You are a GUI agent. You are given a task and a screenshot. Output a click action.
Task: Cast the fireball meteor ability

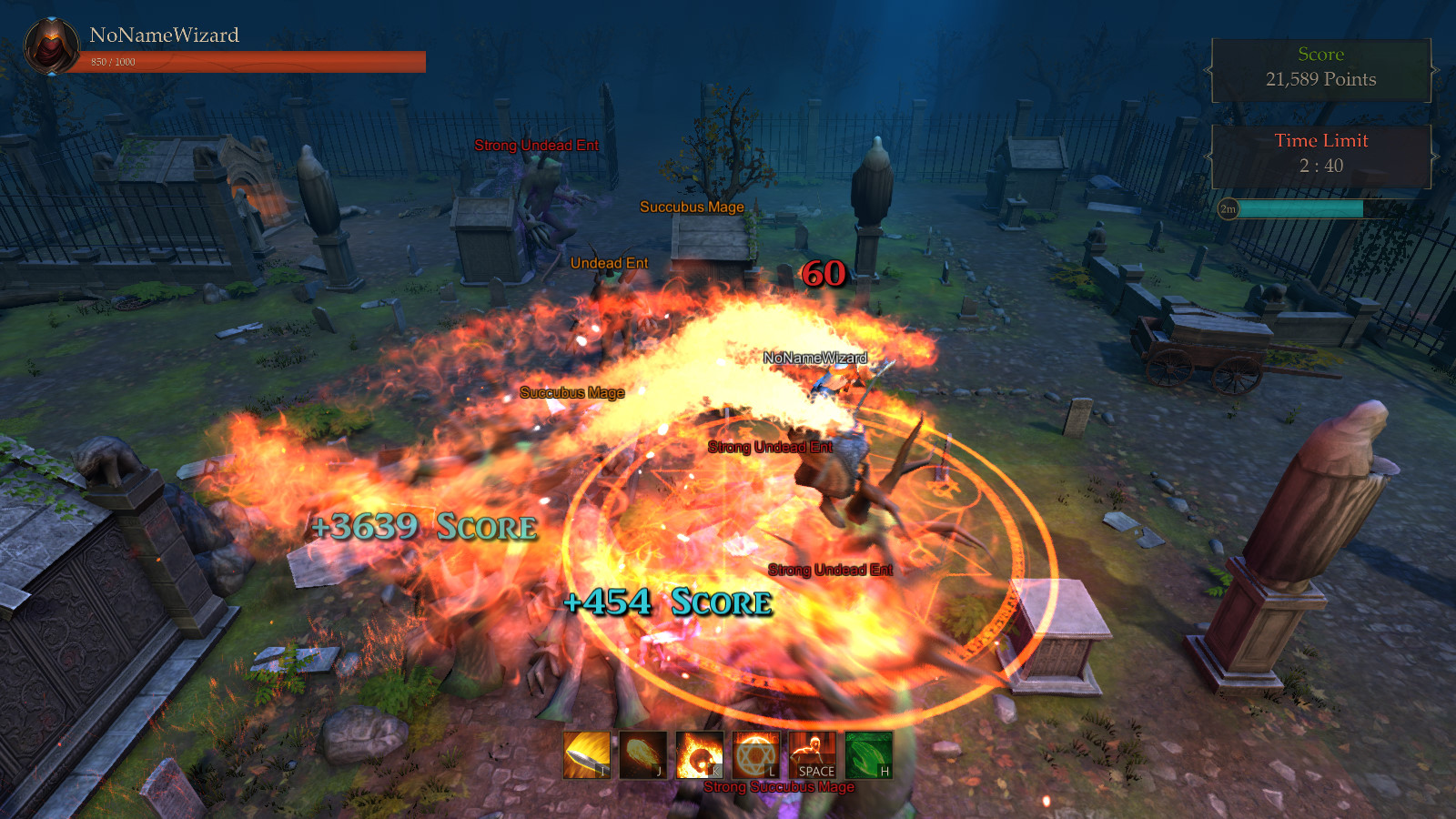coord(642,755)
